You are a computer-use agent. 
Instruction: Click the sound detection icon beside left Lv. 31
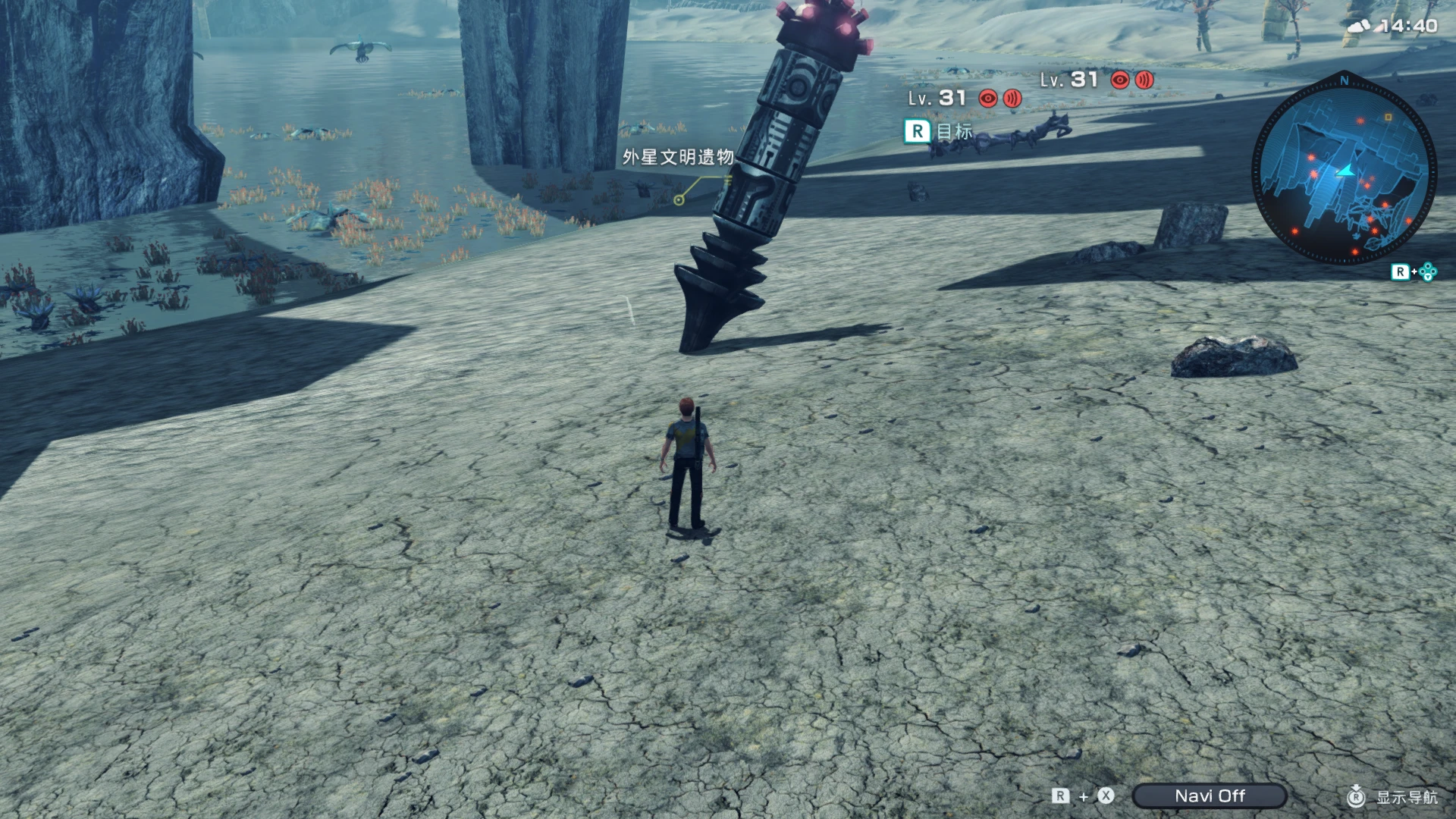(x=1013, y=98)
